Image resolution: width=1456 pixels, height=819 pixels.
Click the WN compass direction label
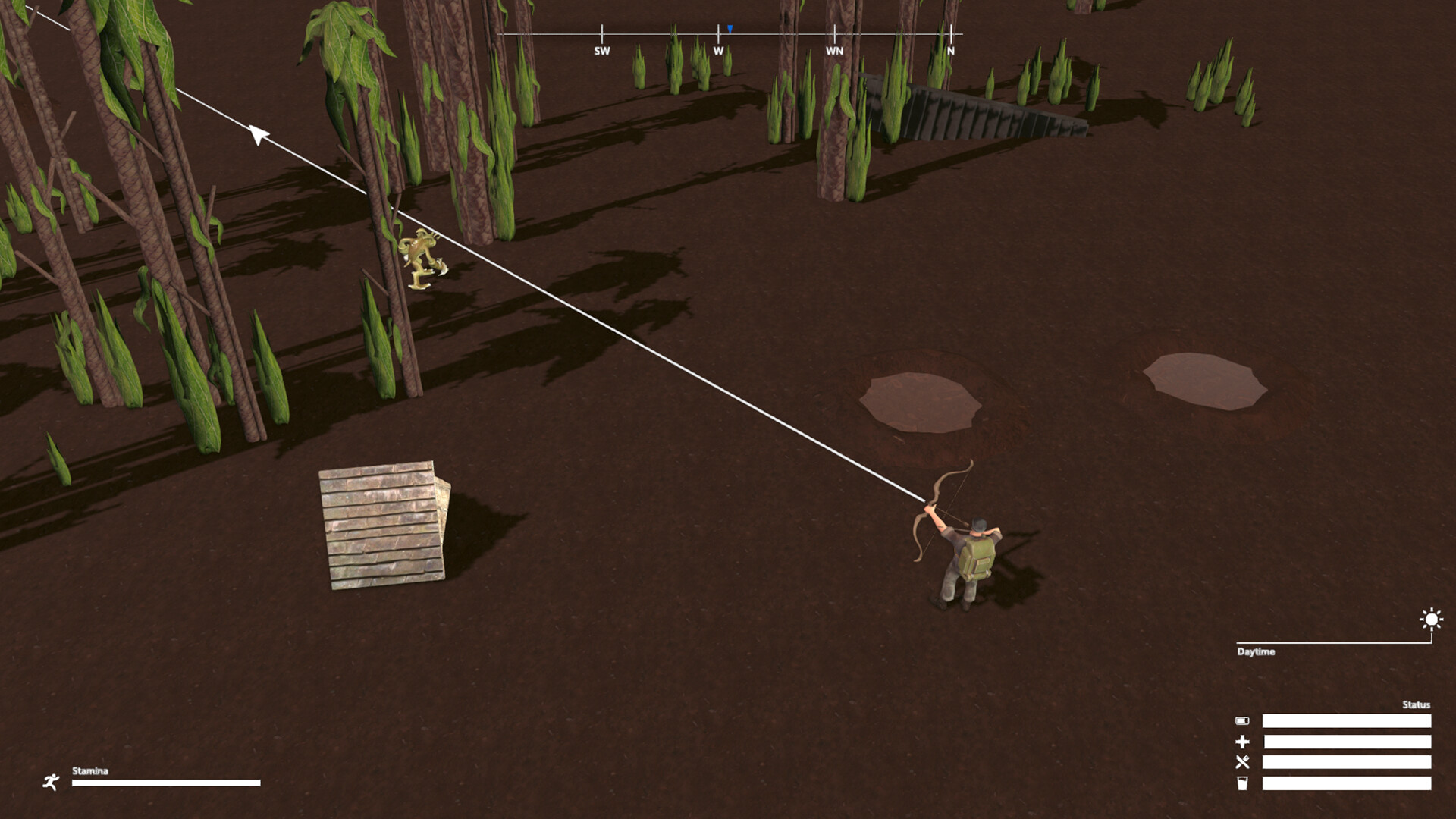pos(834,52)
